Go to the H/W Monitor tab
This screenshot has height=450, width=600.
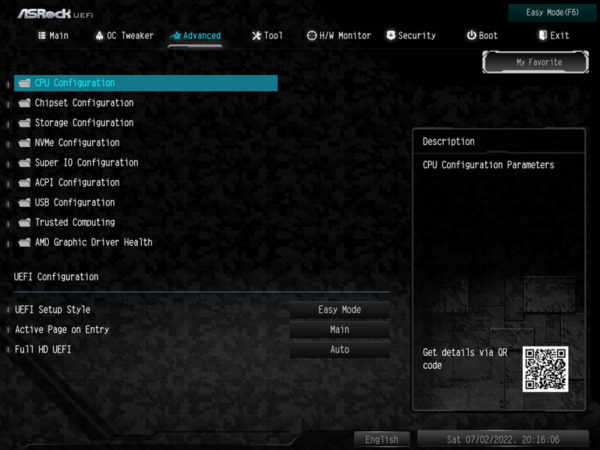pos(338,35)
